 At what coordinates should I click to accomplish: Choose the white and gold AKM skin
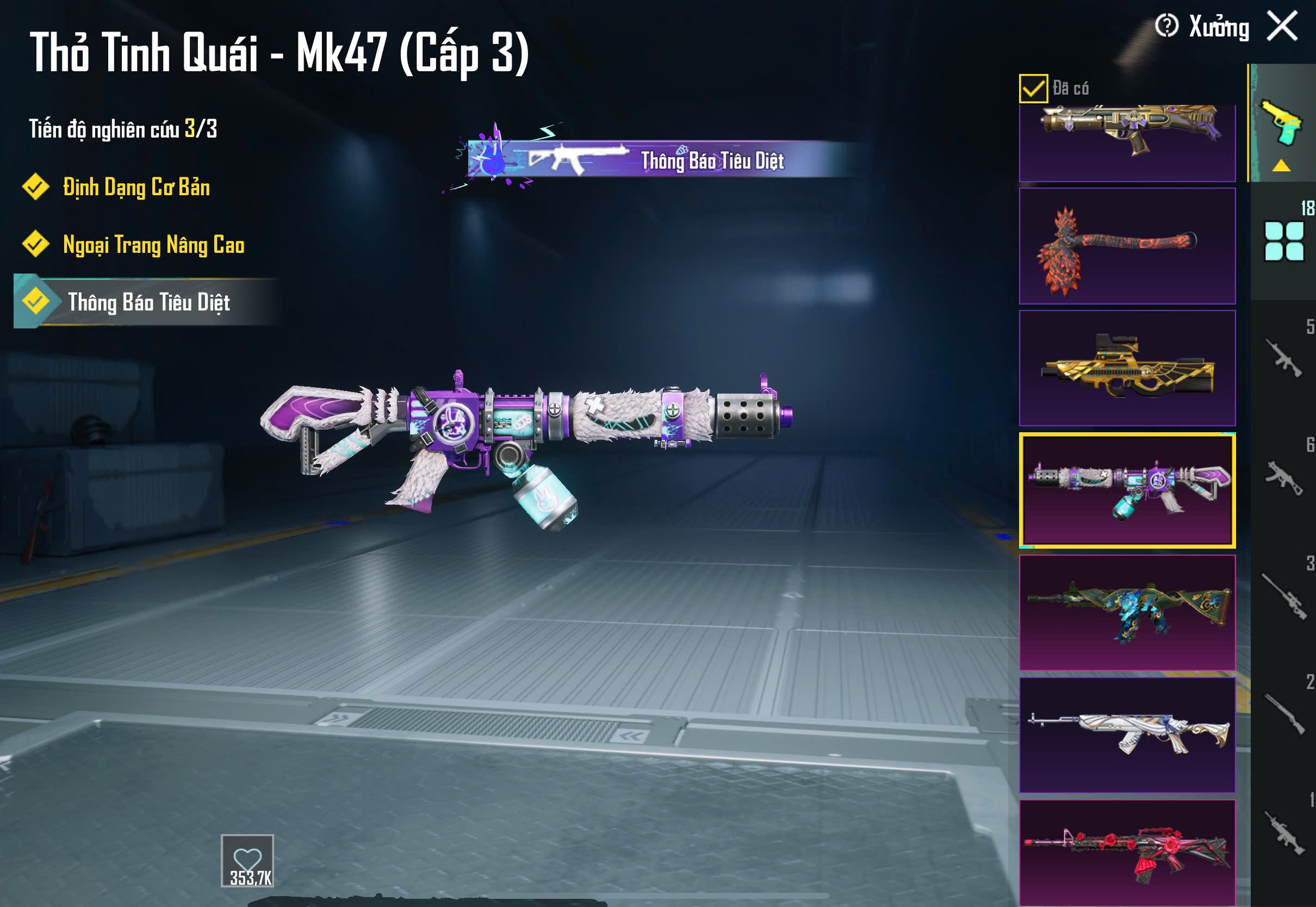(1127, 735)
